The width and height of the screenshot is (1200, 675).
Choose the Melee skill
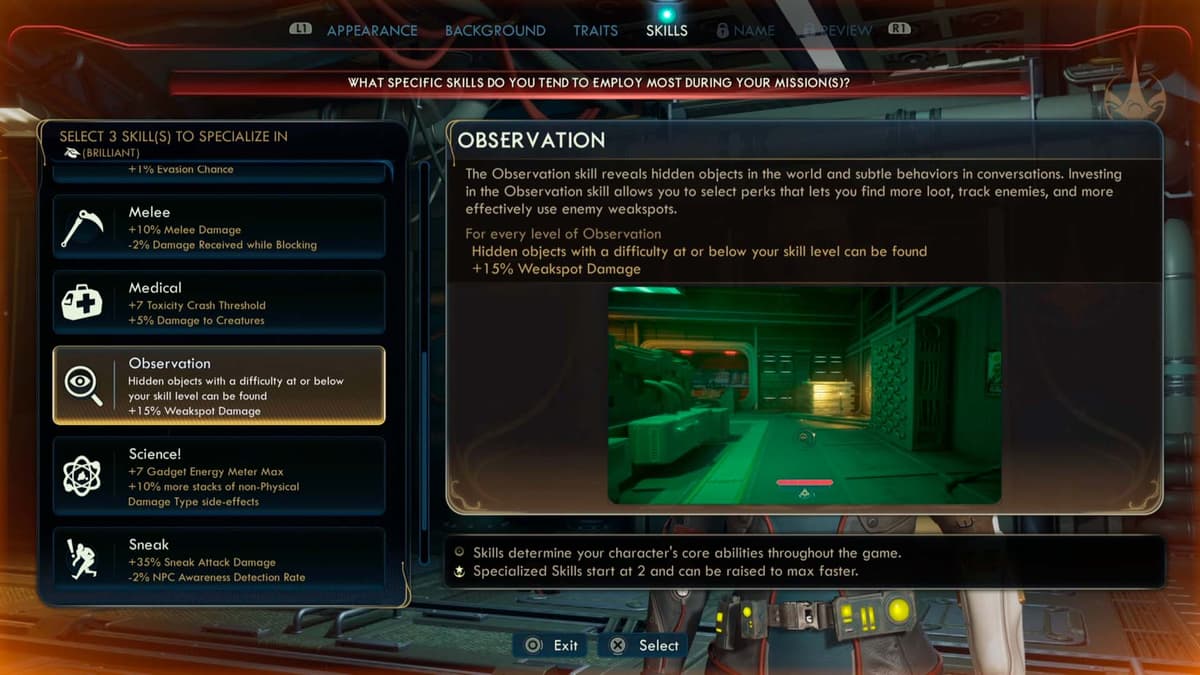[219, 228]
